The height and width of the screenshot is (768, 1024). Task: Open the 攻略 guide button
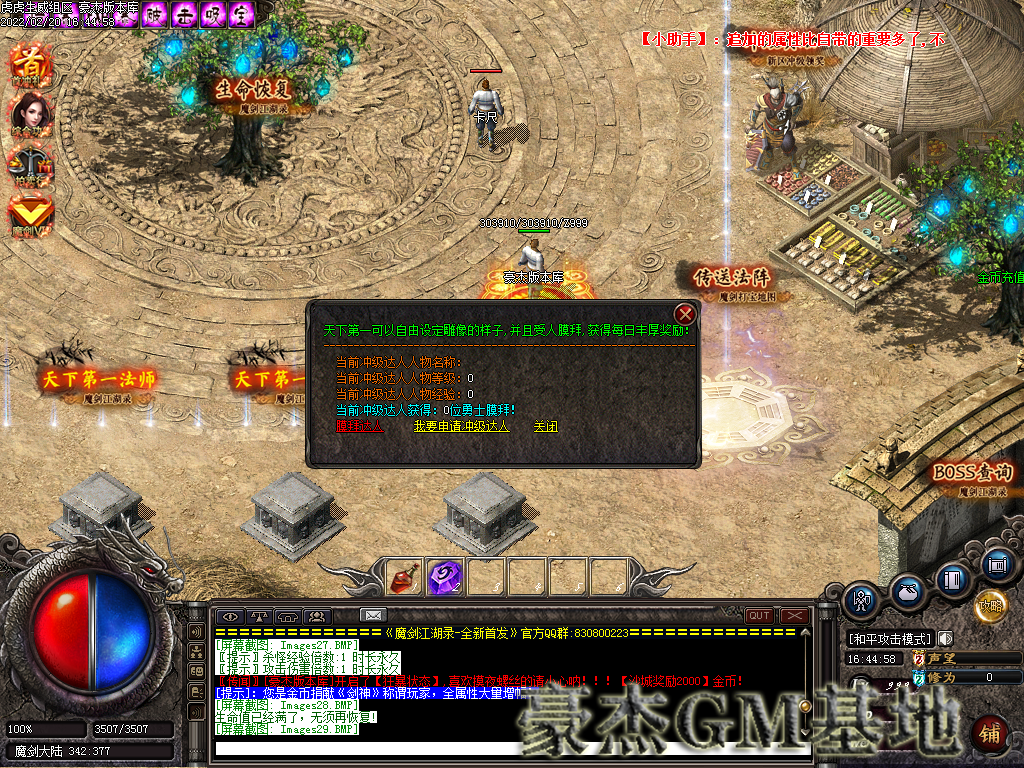(990, 605)
